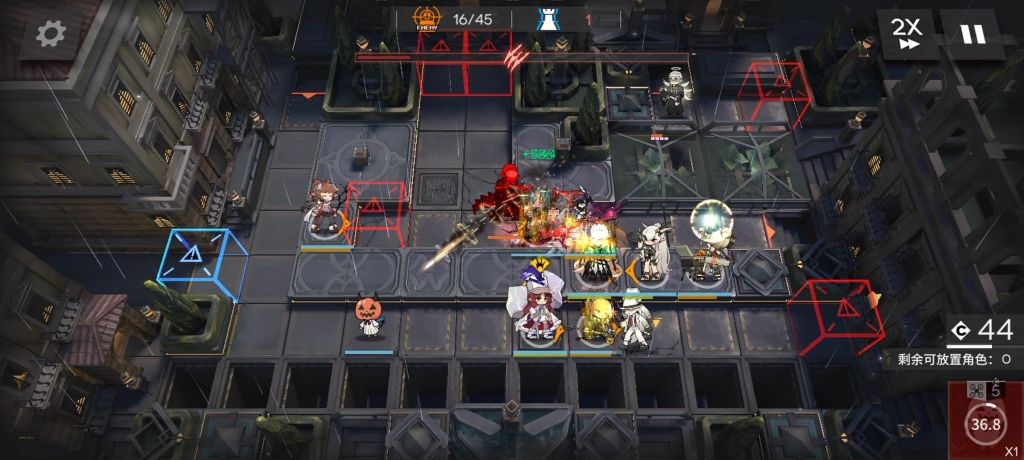Pause the battle
This screenshot has height=460, width=1024.
(971, 34)
